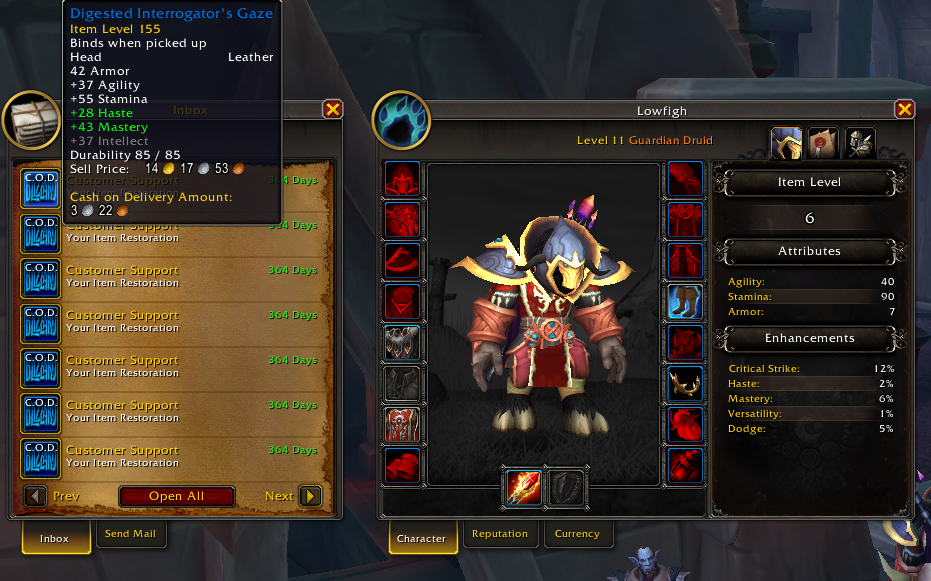The image size is (931, 581).
Task: Close the Lowfigh character window
Action: (905, 110)
